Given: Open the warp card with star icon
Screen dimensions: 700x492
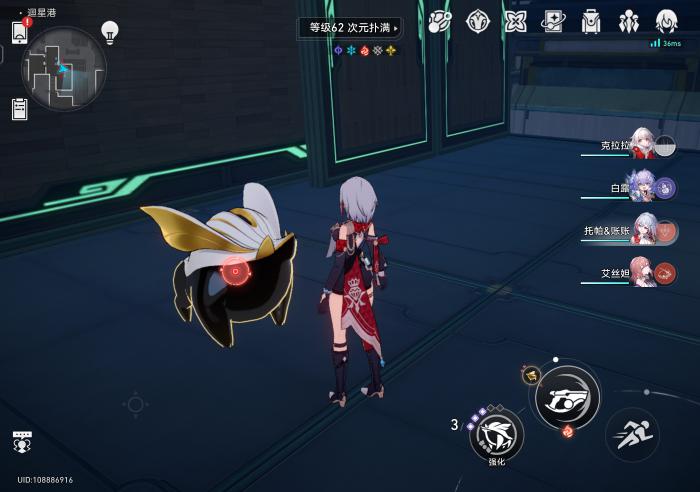Looking at the screenshot, I should (x=553, y=21).
